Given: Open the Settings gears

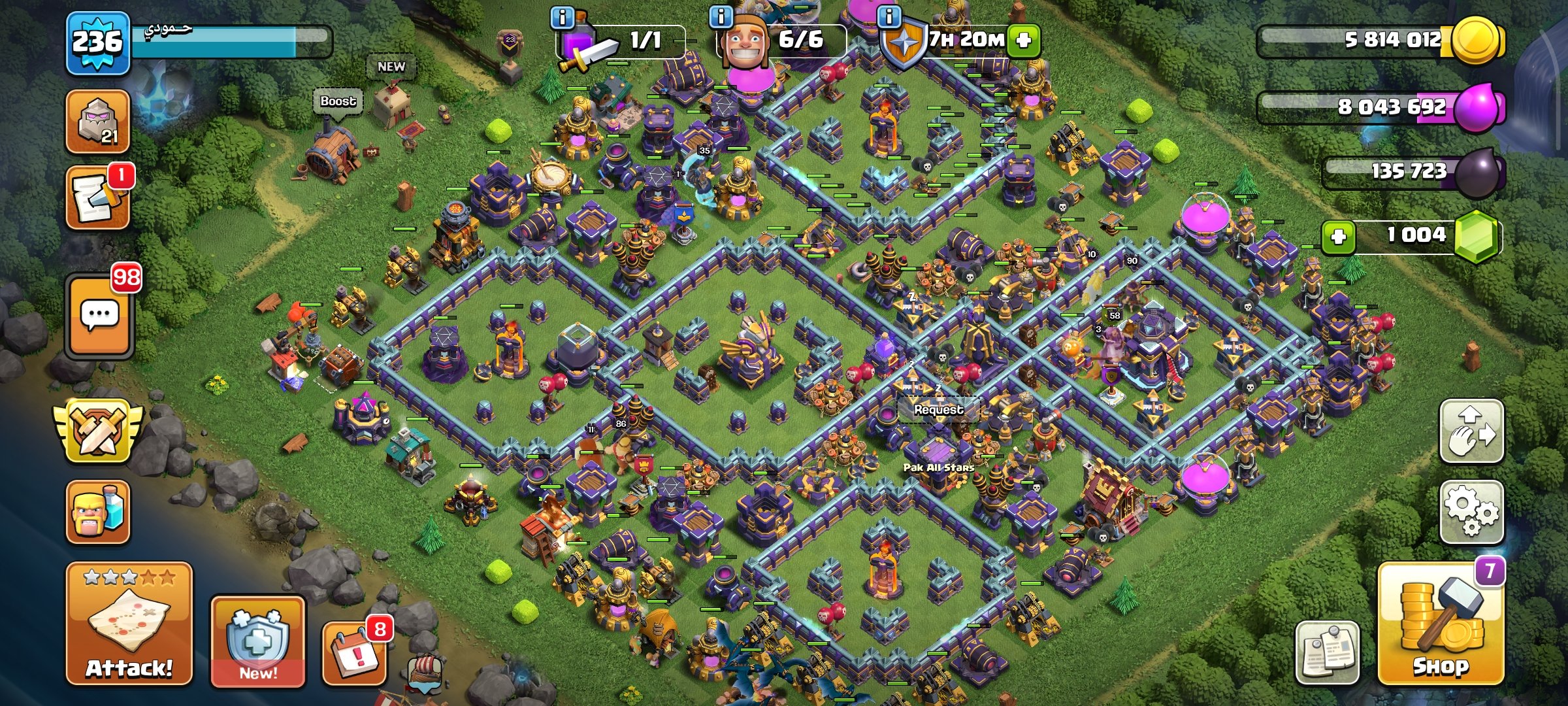Looking at the screenshot, I should 1471,513.
